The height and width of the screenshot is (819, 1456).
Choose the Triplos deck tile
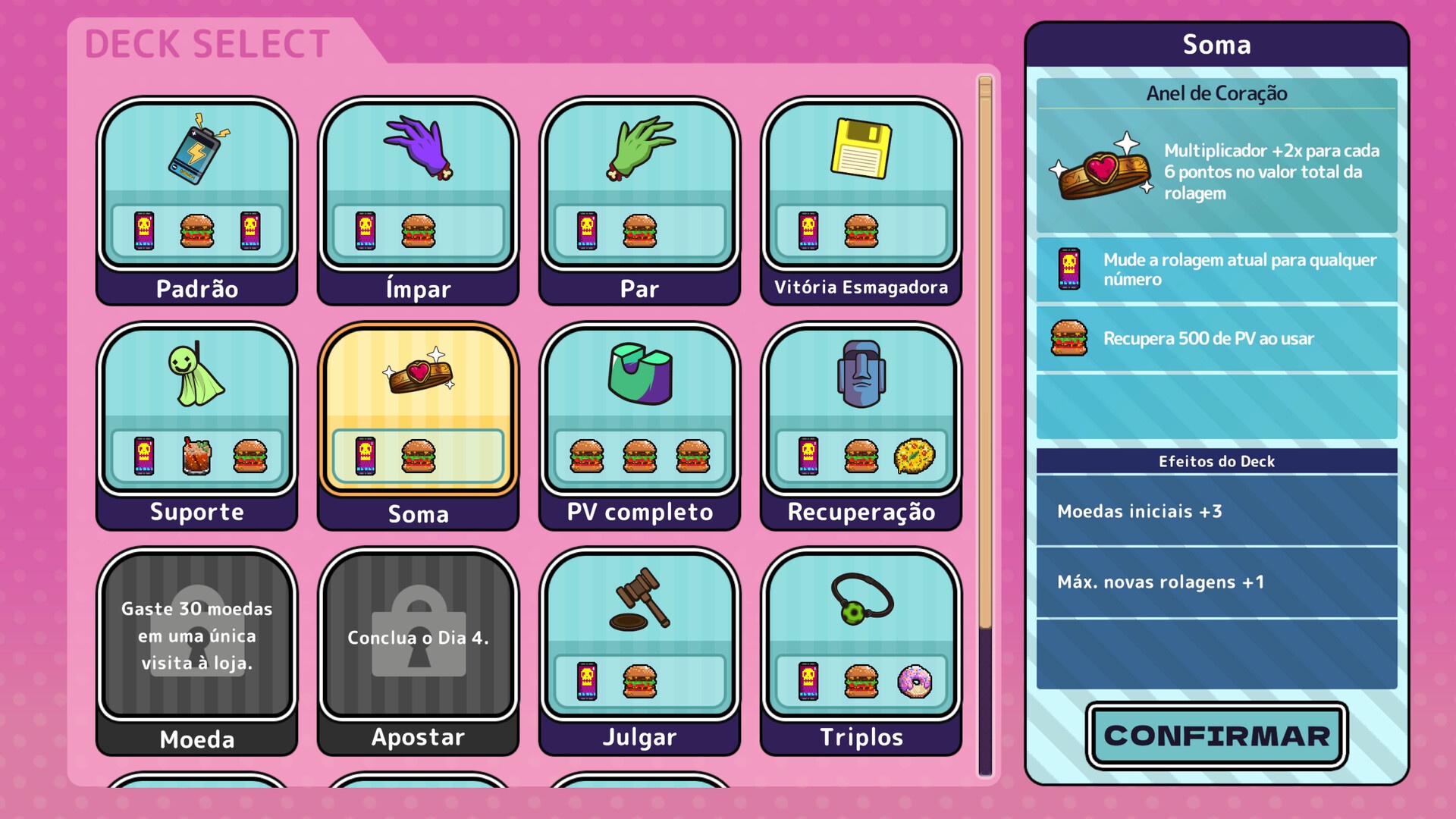pyautogui.click(x=861, y=651)
